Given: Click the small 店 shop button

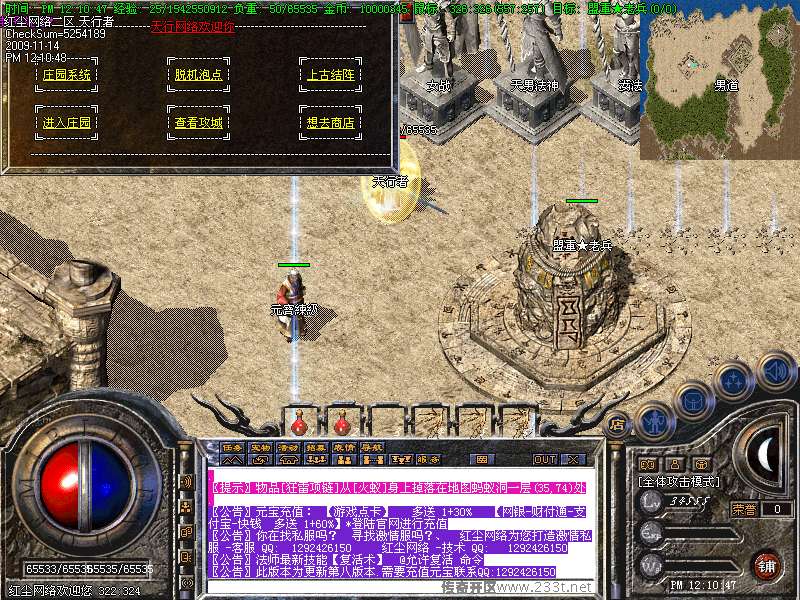Looking at the screenshot, I should pyautogui.click(x=617, y=424).
